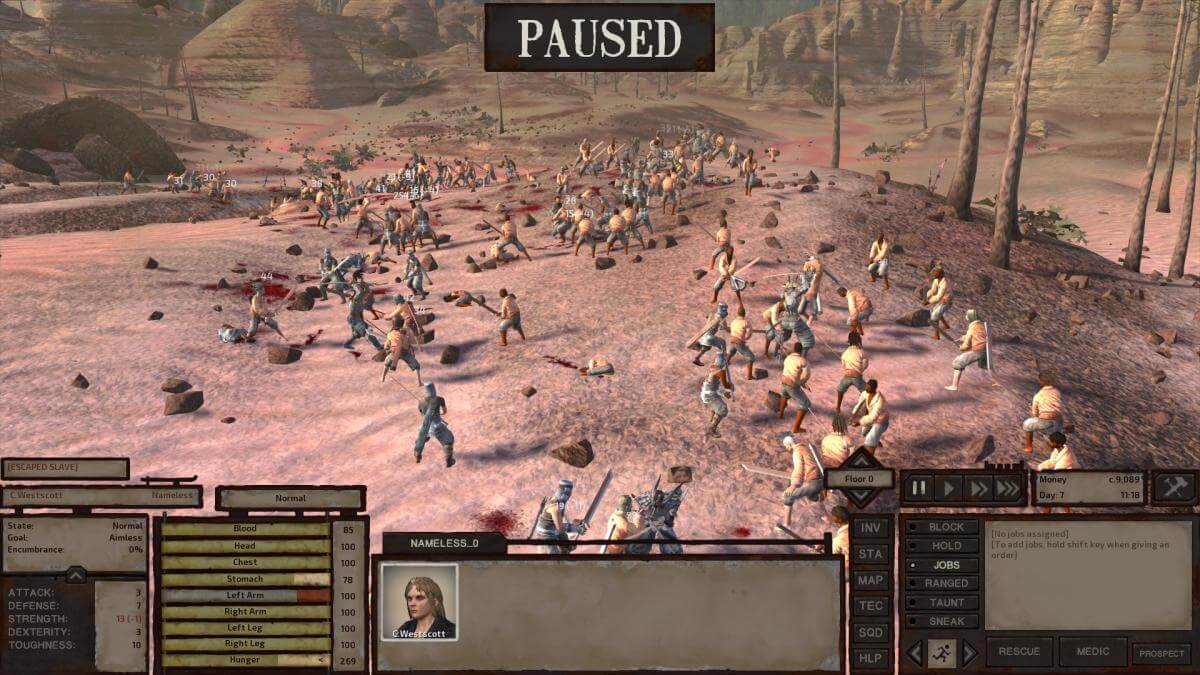Toggle the TAUNT option
The image size is (1200, 675).
tap(939, 602)
